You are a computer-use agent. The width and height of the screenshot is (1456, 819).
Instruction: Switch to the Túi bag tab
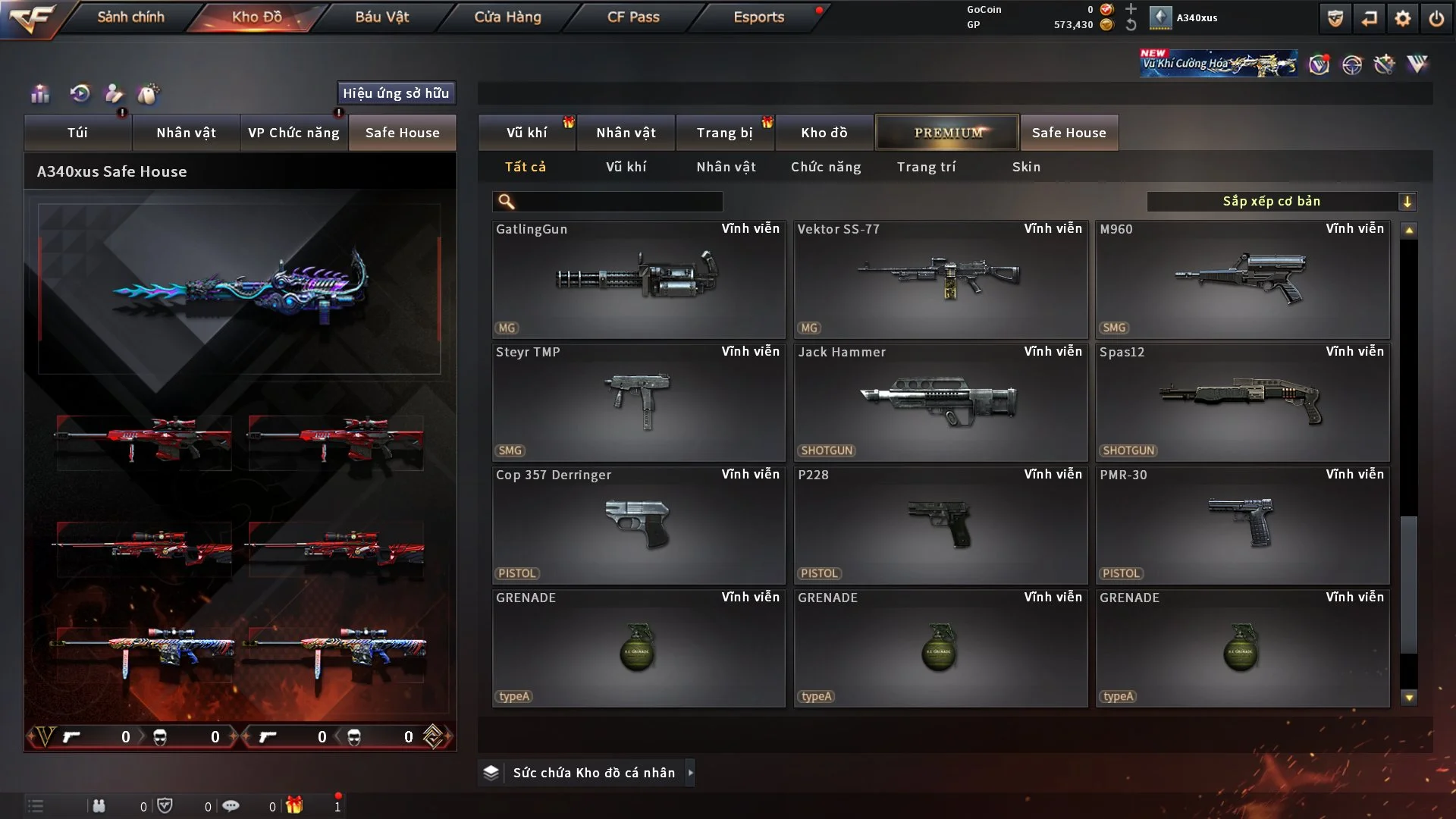[x=77, y=133]
